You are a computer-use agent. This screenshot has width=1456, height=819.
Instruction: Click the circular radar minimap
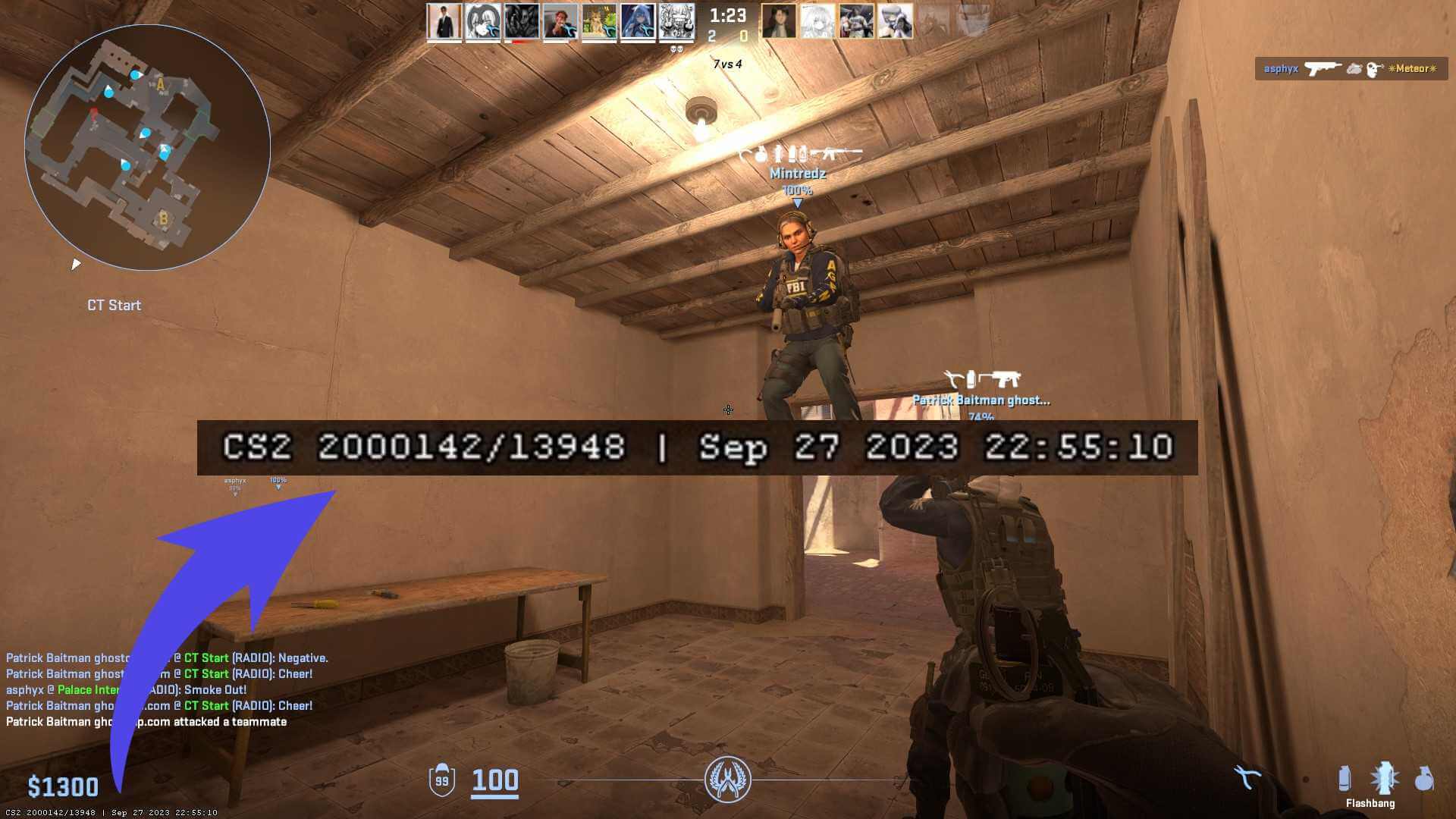(x=147, y=147)
